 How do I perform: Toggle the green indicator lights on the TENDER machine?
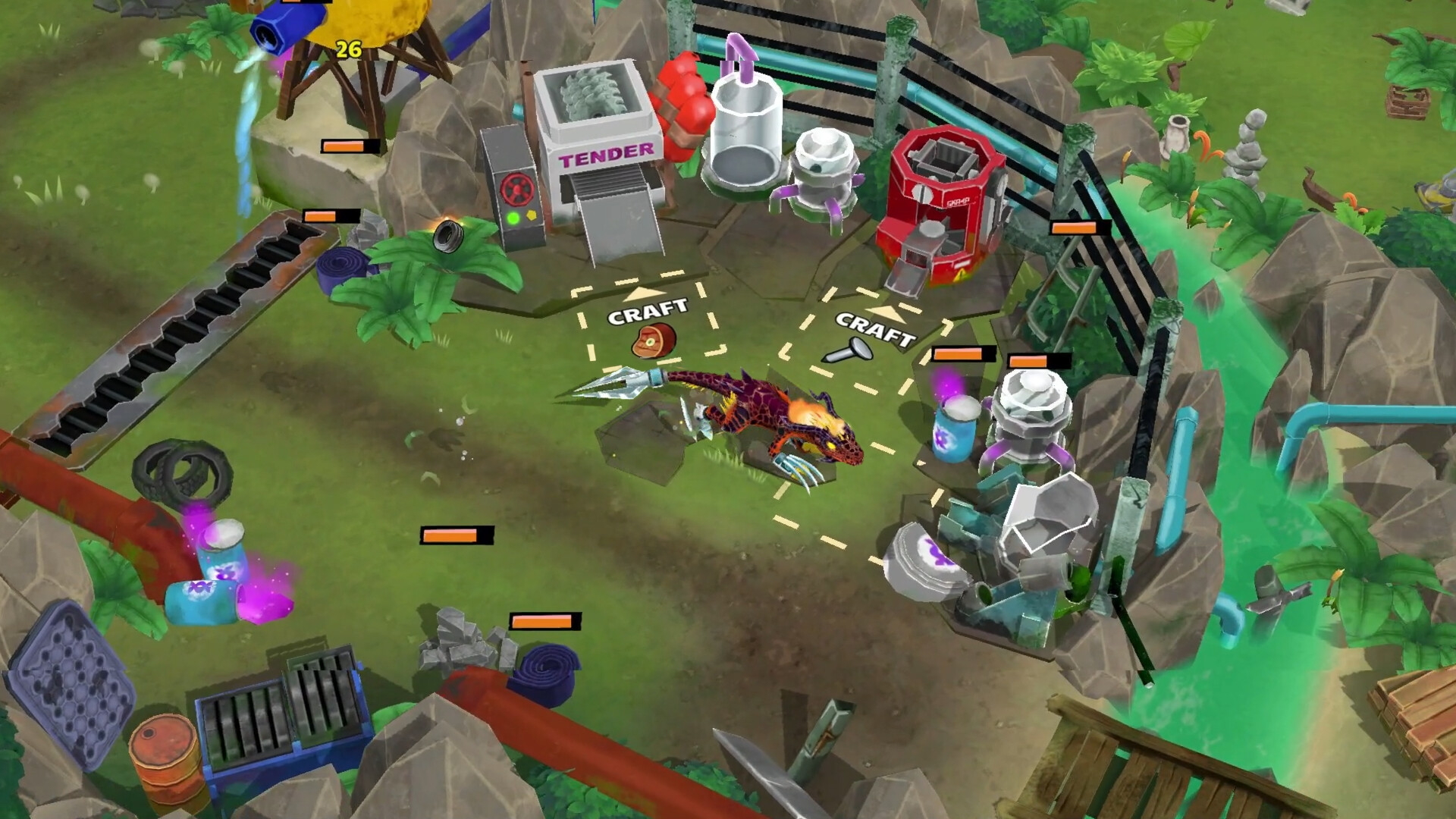pos(513,218)
